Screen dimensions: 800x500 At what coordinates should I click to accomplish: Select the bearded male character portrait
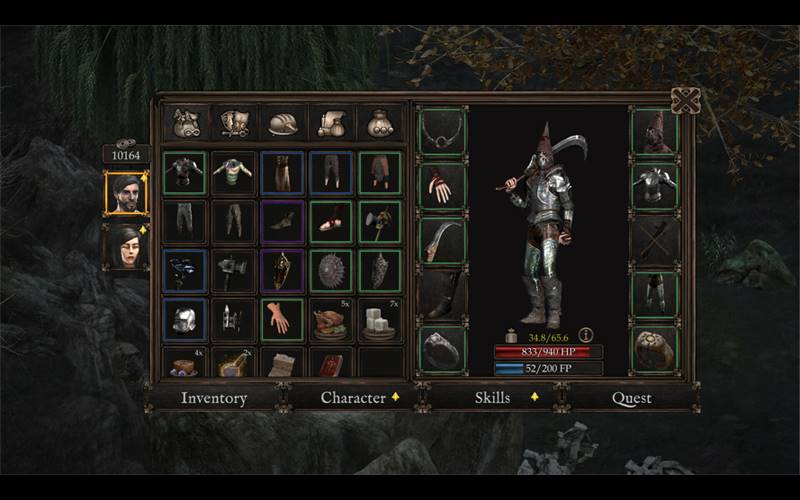click(126, 193)
